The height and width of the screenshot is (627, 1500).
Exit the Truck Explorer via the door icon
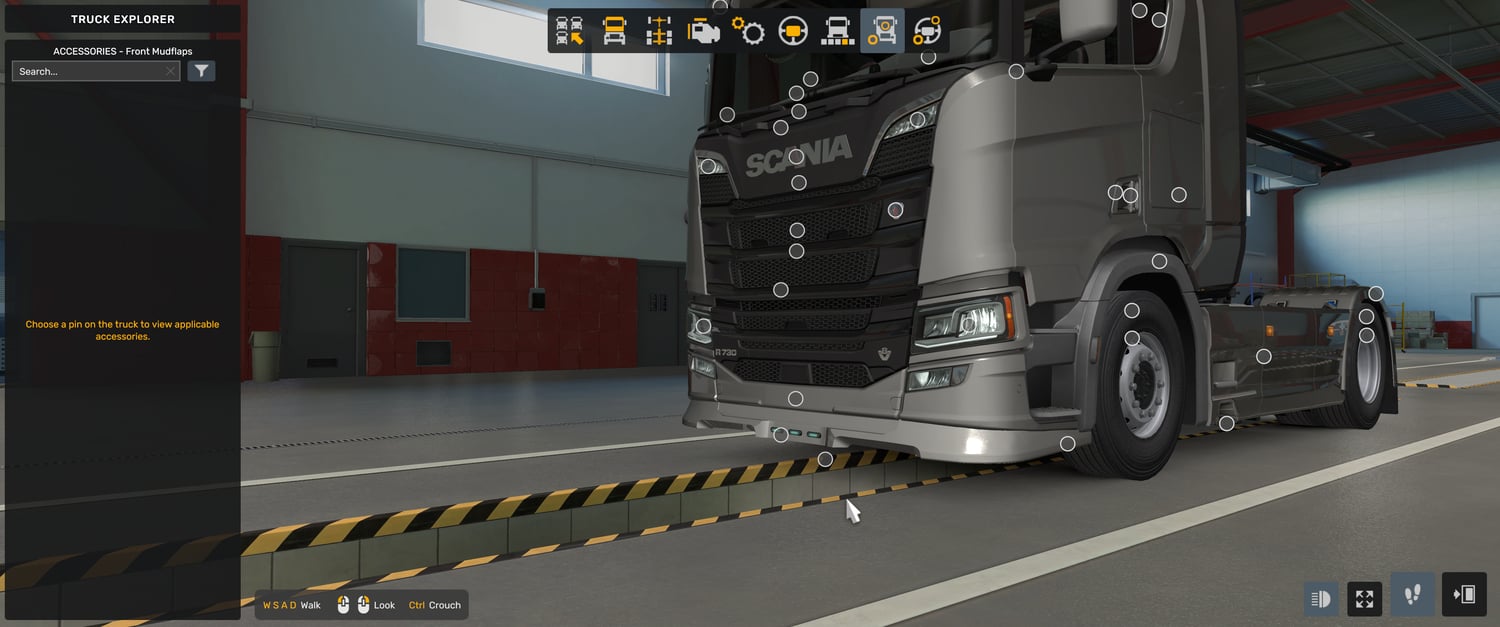1464,595
